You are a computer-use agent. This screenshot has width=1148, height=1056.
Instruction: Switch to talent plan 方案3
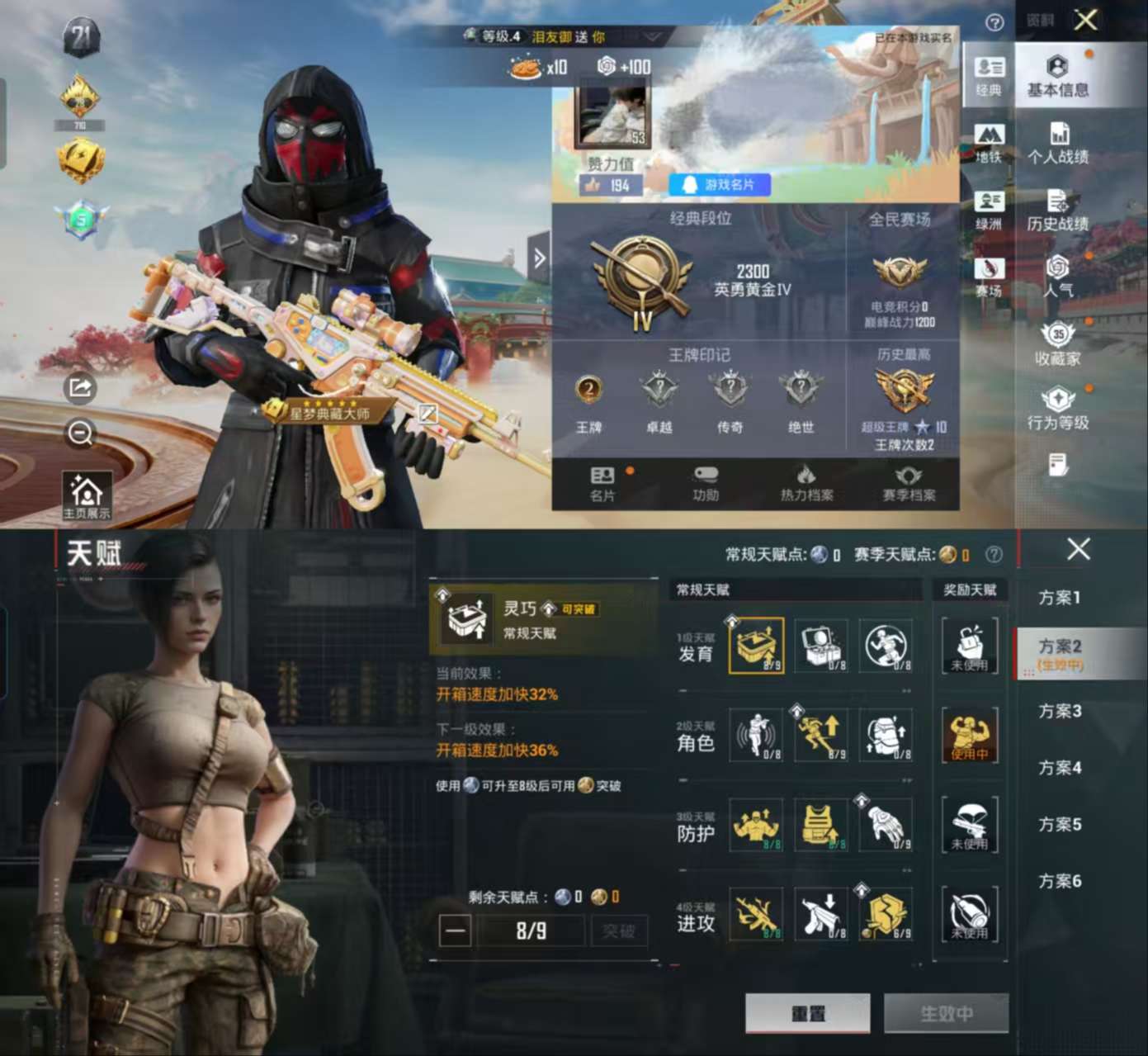pos(1060,711)
